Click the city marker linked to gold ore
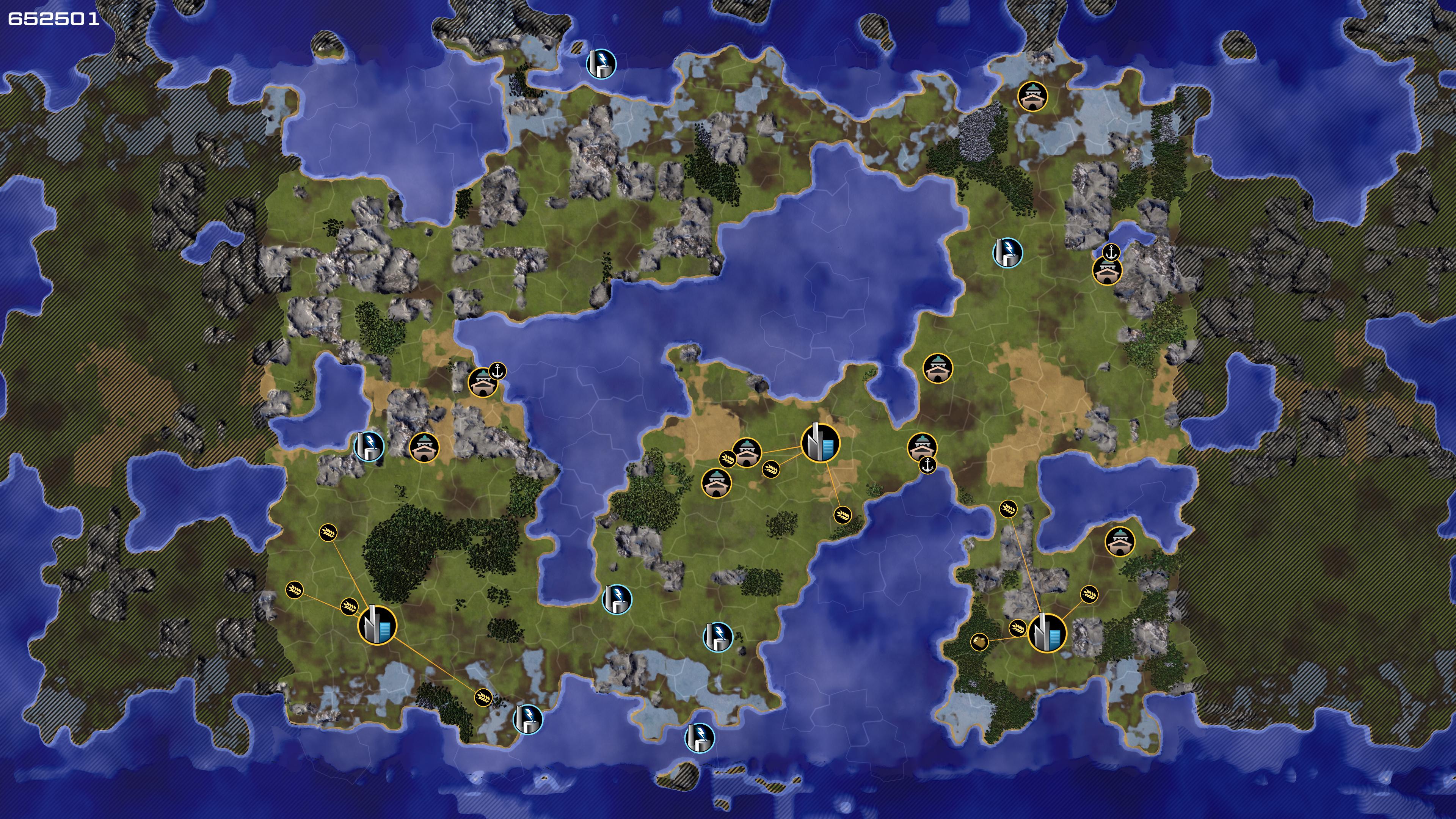 pos(1047,632)
